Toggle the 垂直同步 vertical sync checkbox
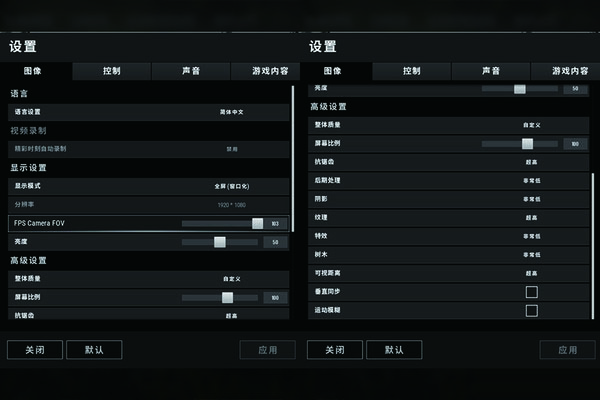The image size is (600, 400). point(531,292)
